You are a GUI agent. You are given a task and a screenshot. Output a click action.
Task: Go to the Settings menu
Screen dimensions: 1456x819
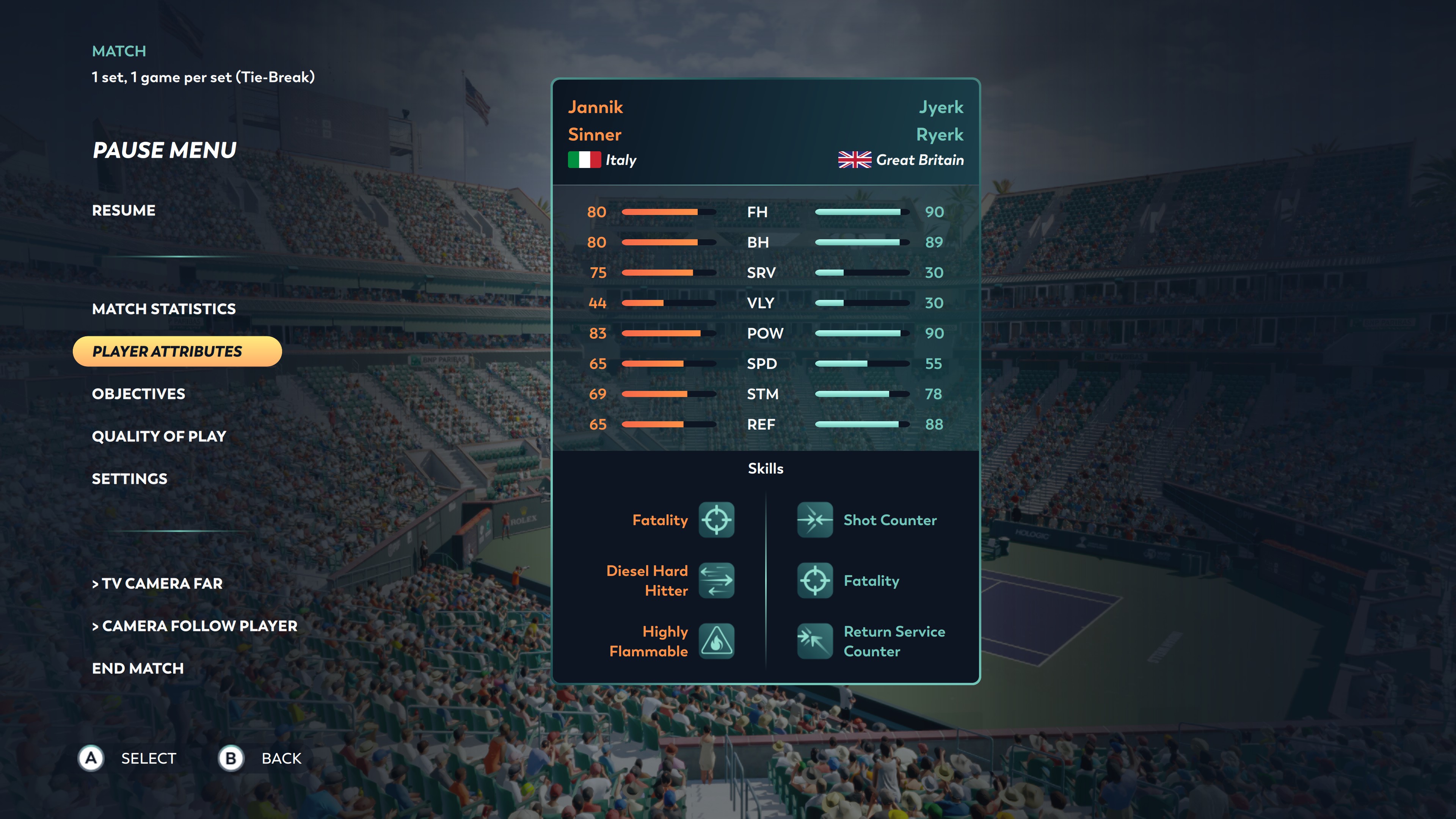click(129, 479)
